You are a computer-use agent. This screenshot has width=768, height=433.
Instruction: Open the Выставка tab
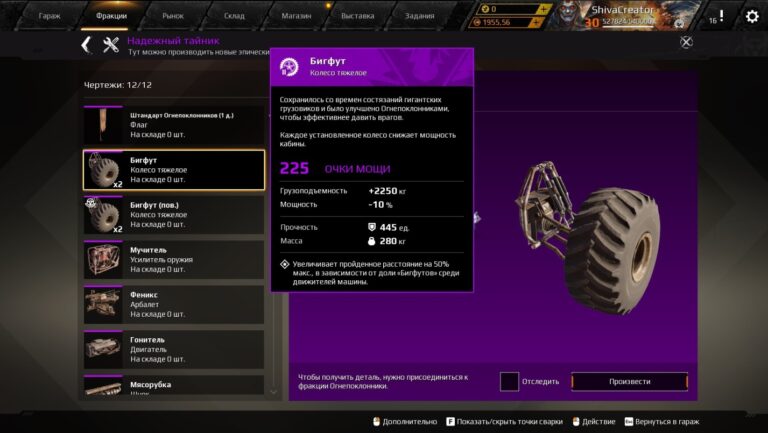pos(357,16)
